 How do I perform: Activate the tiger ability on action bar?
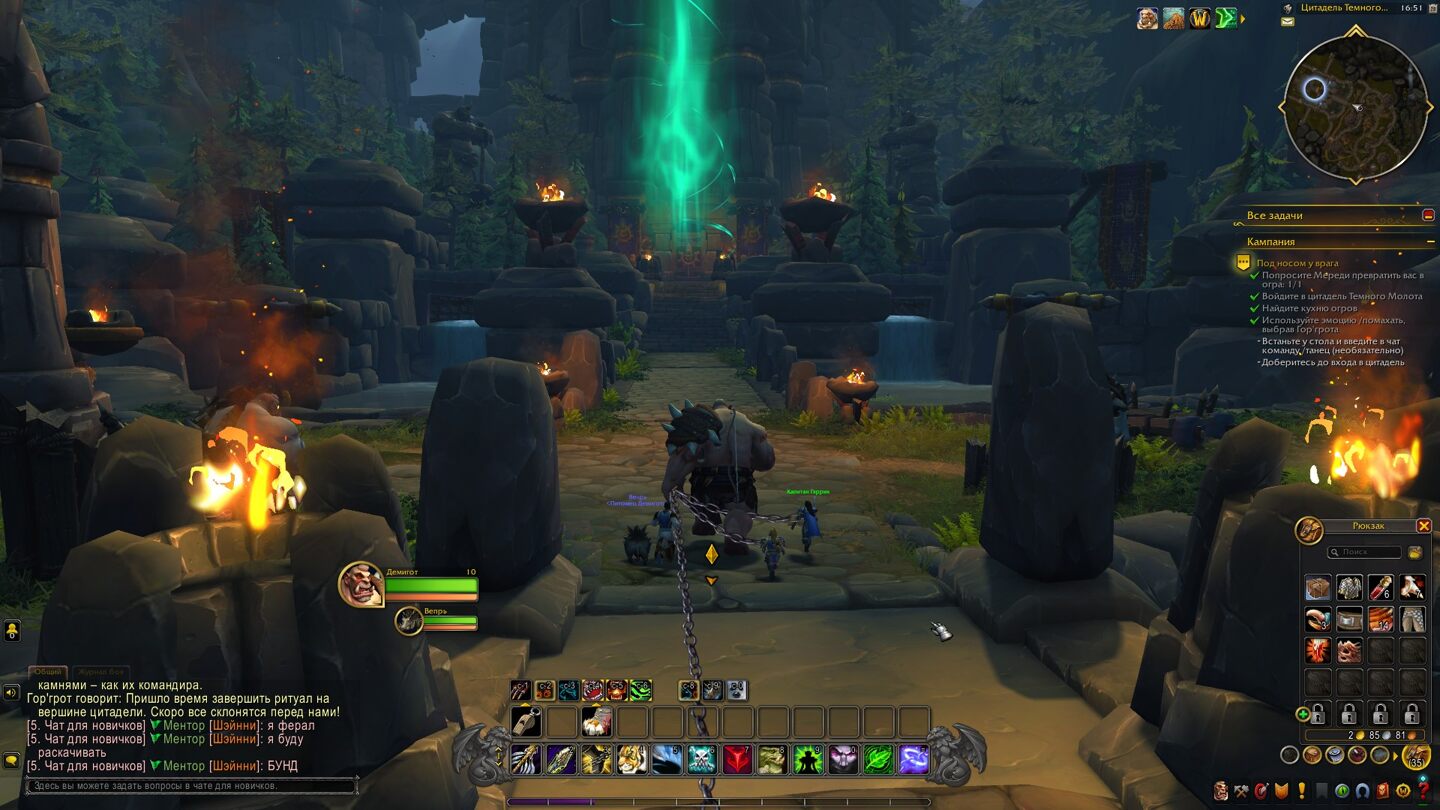point(631,760)
